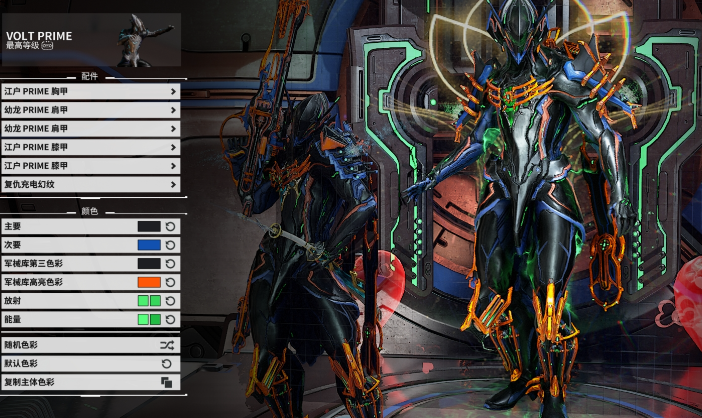Reset the 军械库高亮色彩 accent color
The image size is (702, 418).
pyautogui.click(x=171, y=282)
